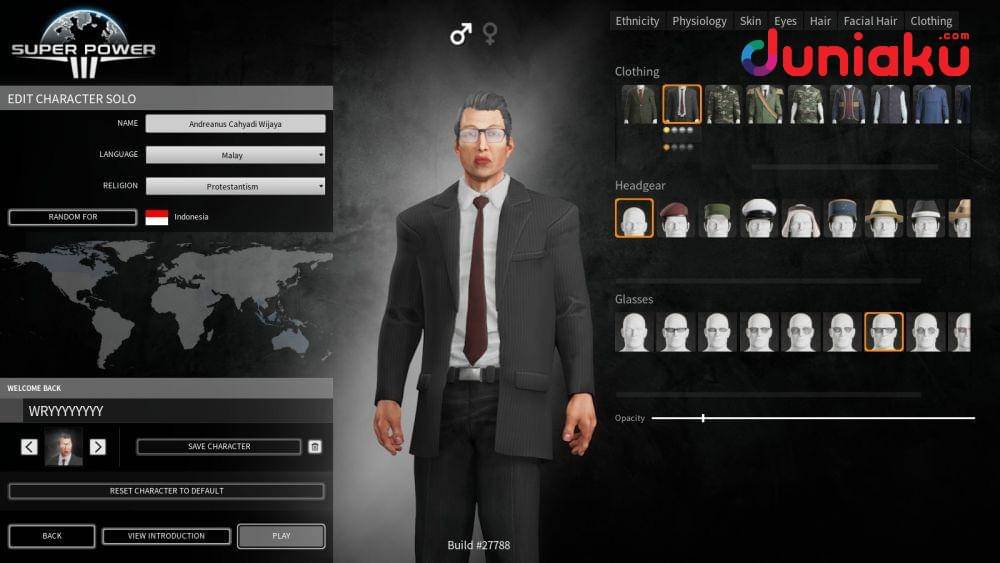Select the female gender symbol
This screenshot has width=1000, height=563.
(491, 34)
